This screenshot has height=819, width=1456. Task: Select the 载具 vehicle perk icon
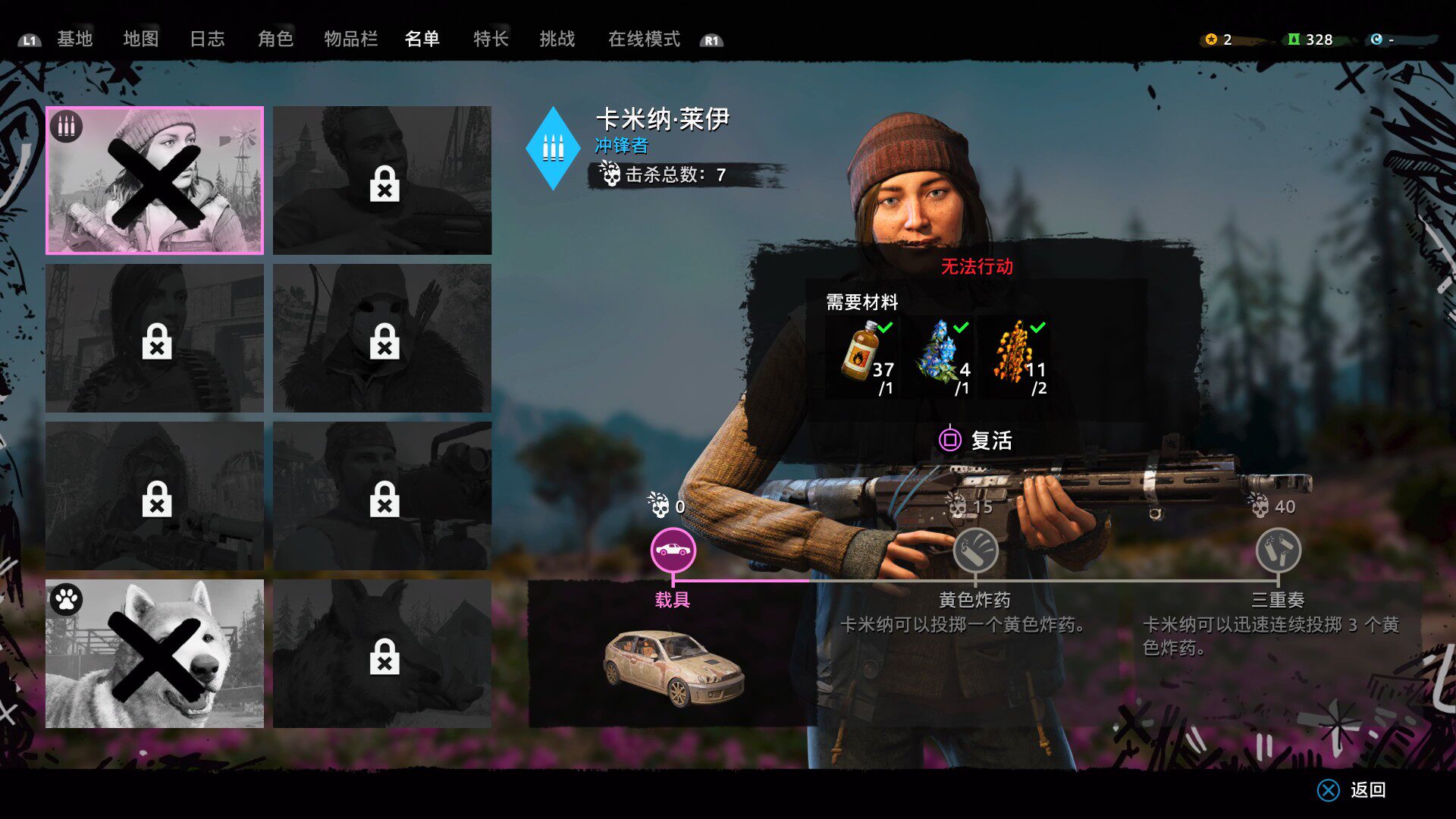click(x=673, y=551)
